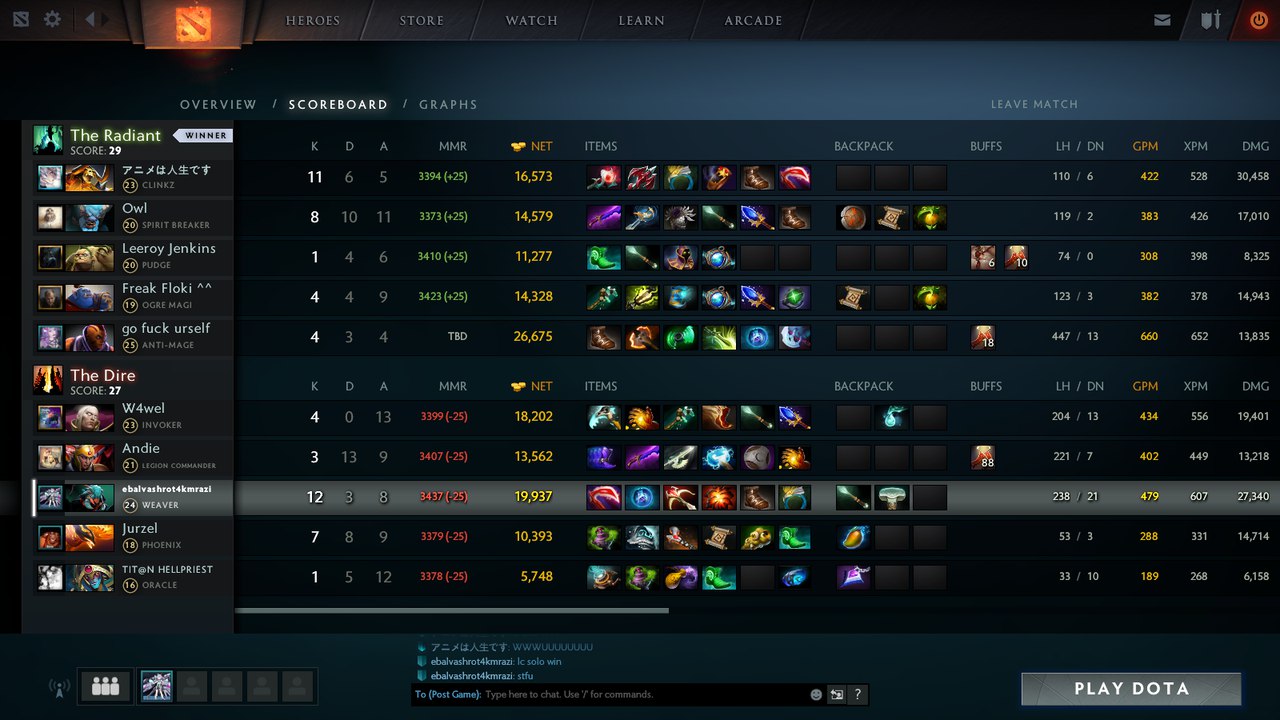Select the Learn menu entry
The image size is (1280, 720).
coord(641,20)
